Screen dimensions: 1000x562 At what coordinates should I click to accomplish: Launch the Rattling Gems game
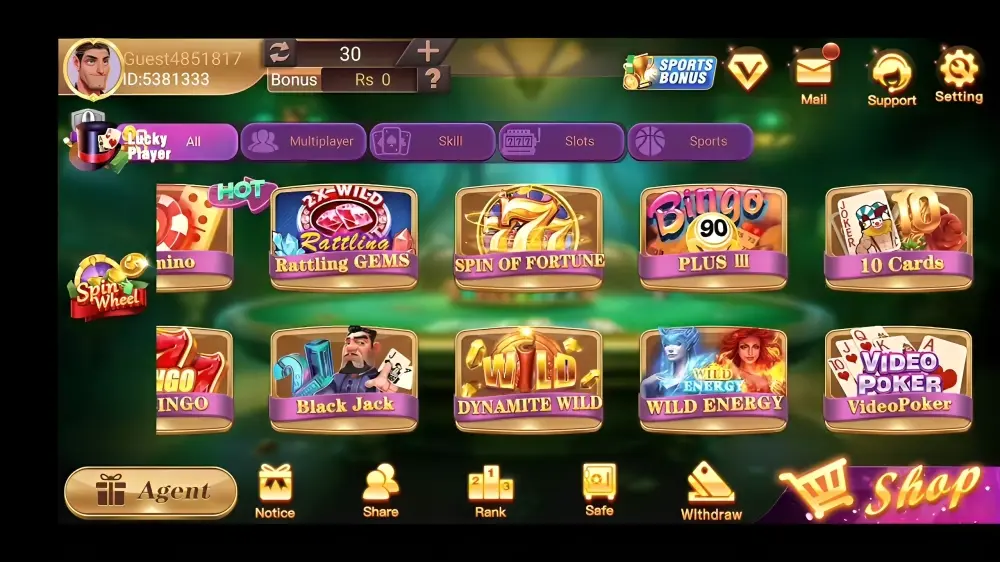tap(343, 236)
